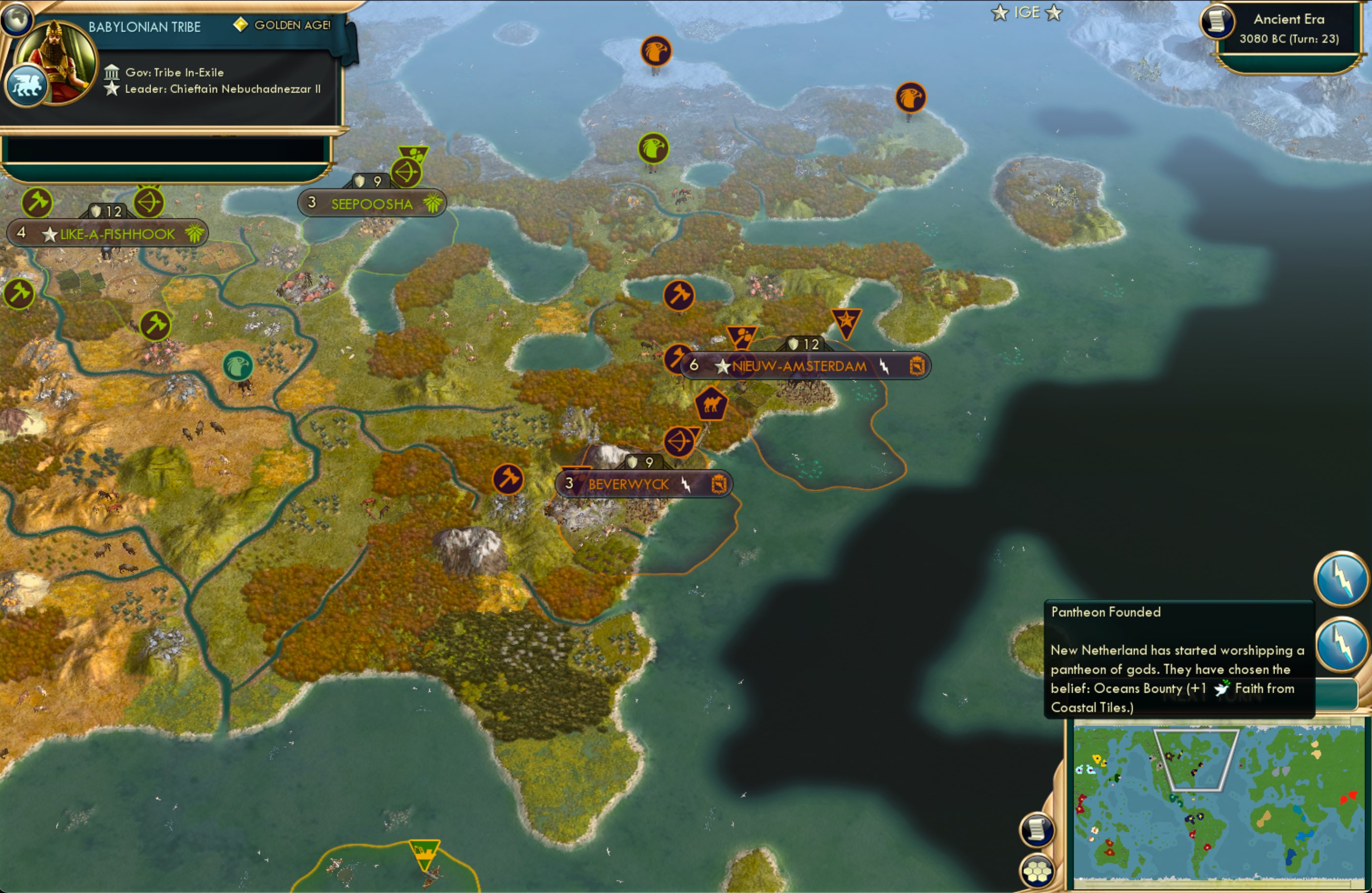Click the Gov: Tribe In-Exile entry
Image resolution: width=1372 pixels, height=893 pixels.
(175, 72)
